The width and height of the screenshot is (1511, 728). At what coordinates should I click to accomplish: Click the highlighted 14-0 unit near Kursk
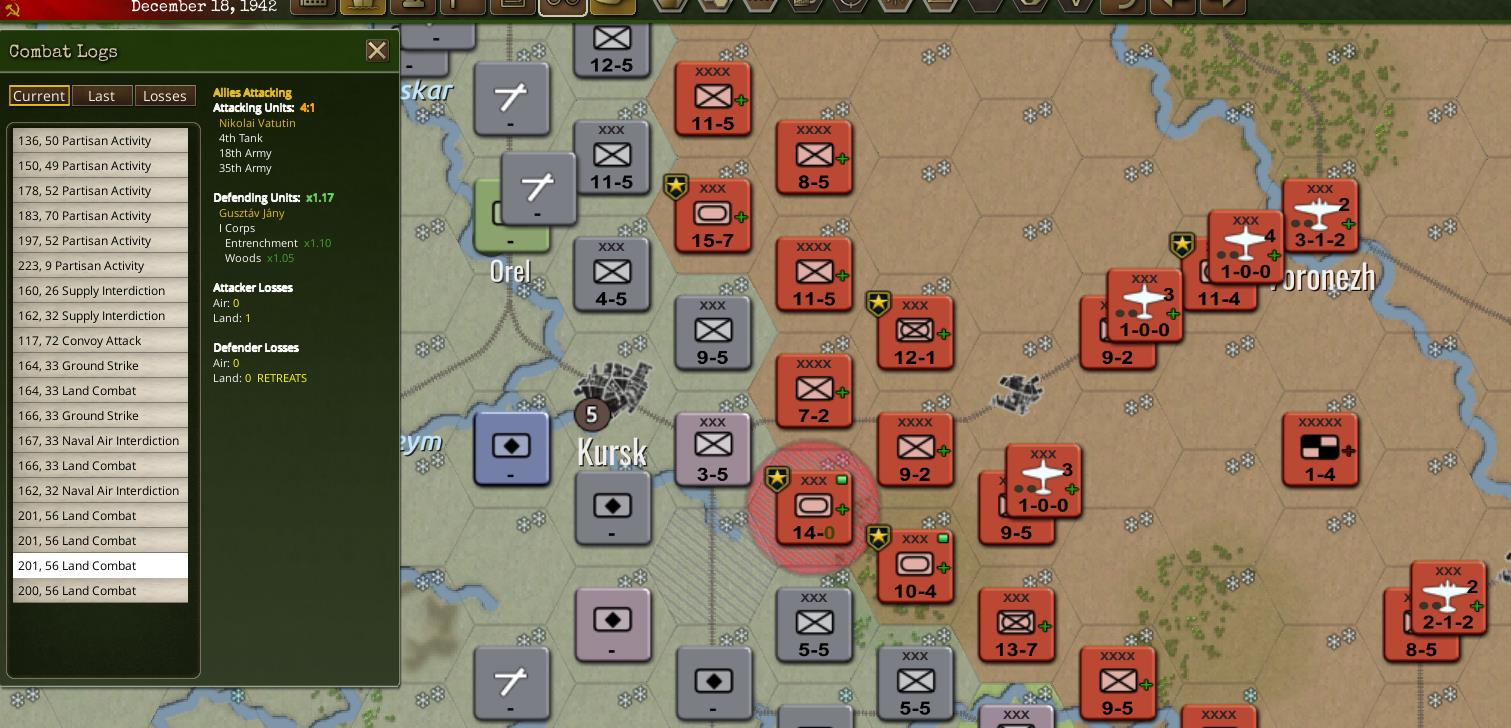coord(813,506)
